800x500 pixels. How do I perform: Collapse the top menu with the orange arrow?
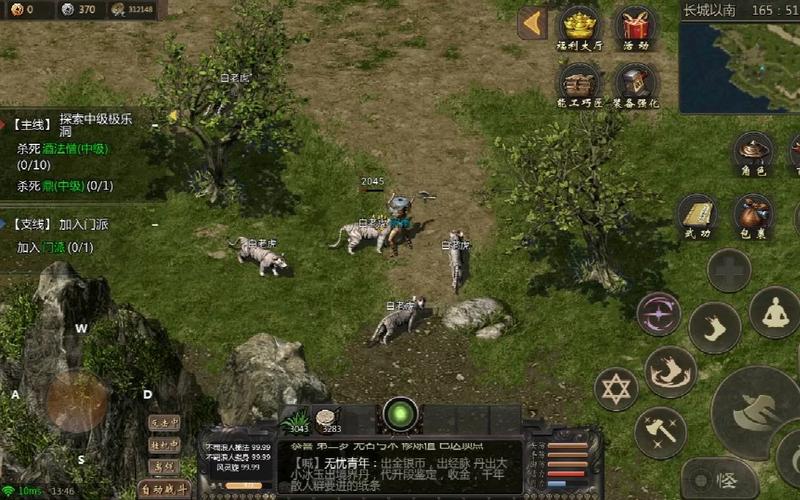coord(532,23)
